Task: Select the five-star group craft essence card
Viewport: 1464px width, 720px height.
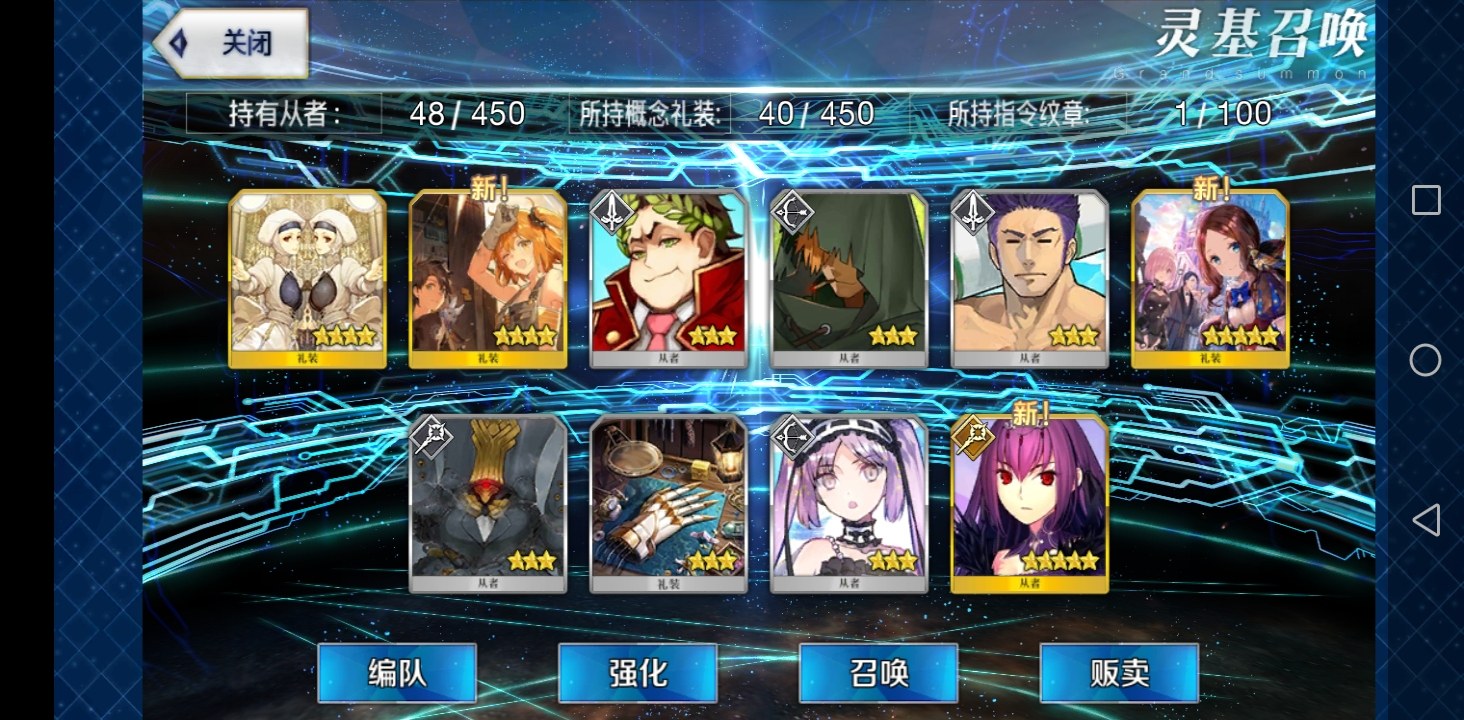Action: coord(1210,278)
